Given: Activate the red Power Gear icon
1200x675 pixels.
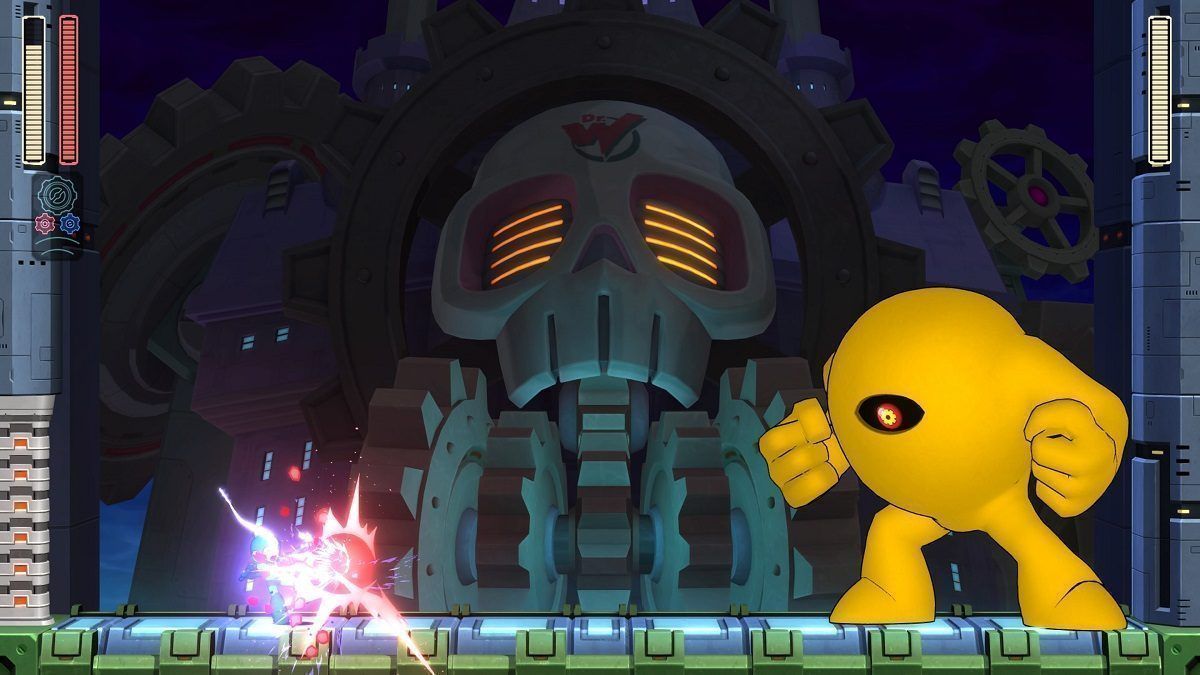Looking at the screenshot, I should pos(44,224).
